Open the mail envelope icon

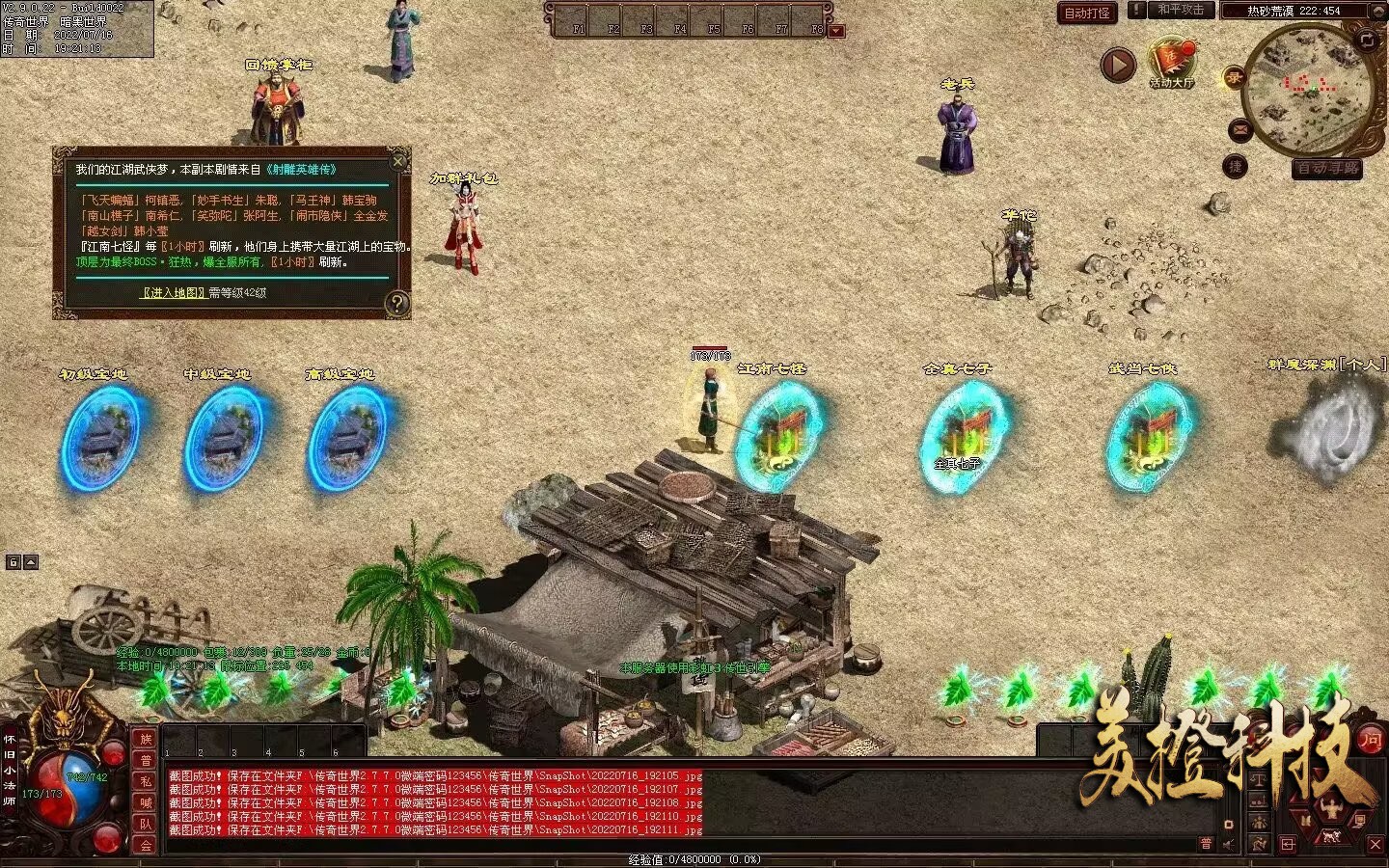pos(1239,130)
